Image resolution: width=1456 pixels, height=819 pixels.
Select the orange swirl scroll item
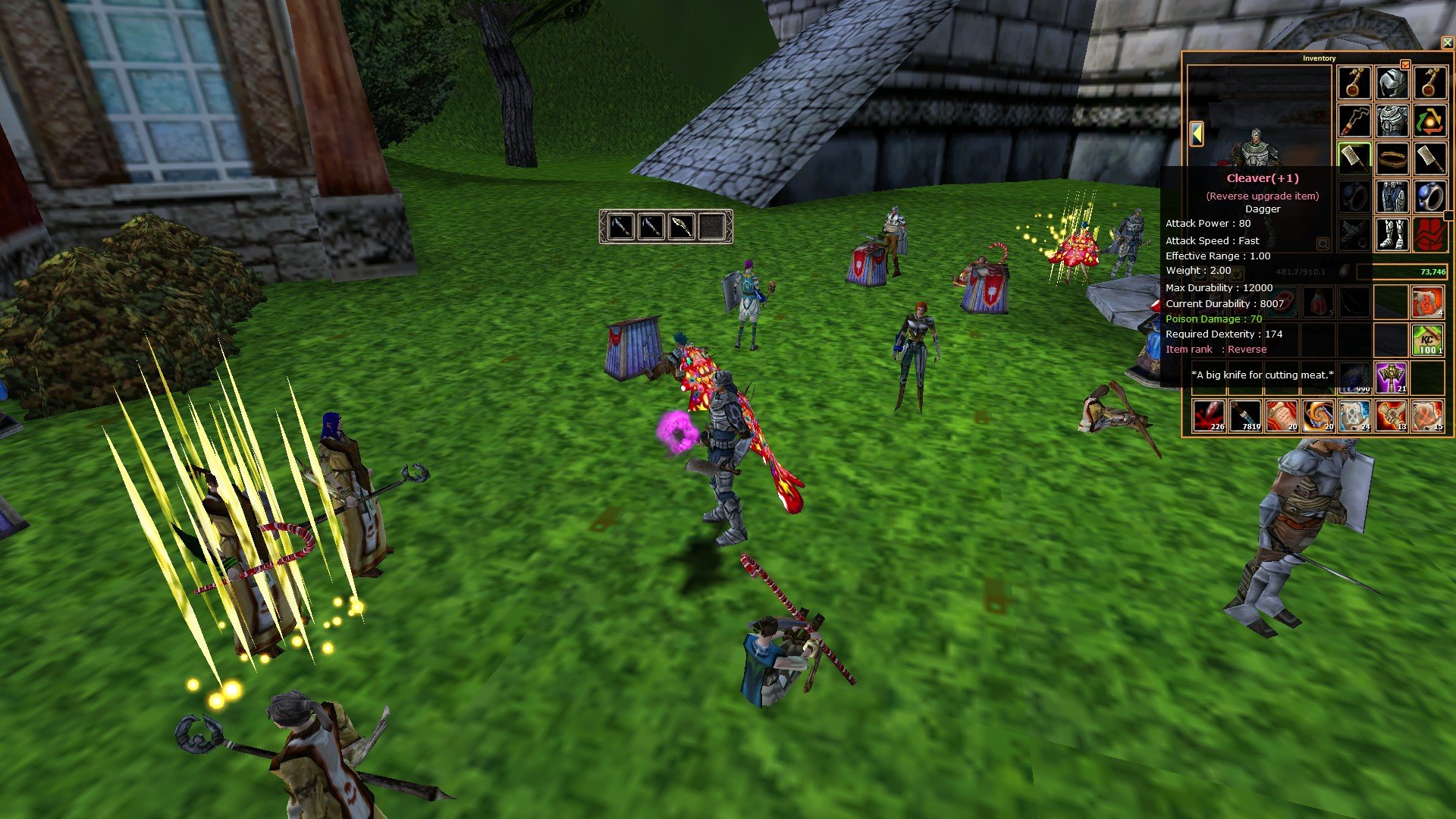pos(1318,416)
